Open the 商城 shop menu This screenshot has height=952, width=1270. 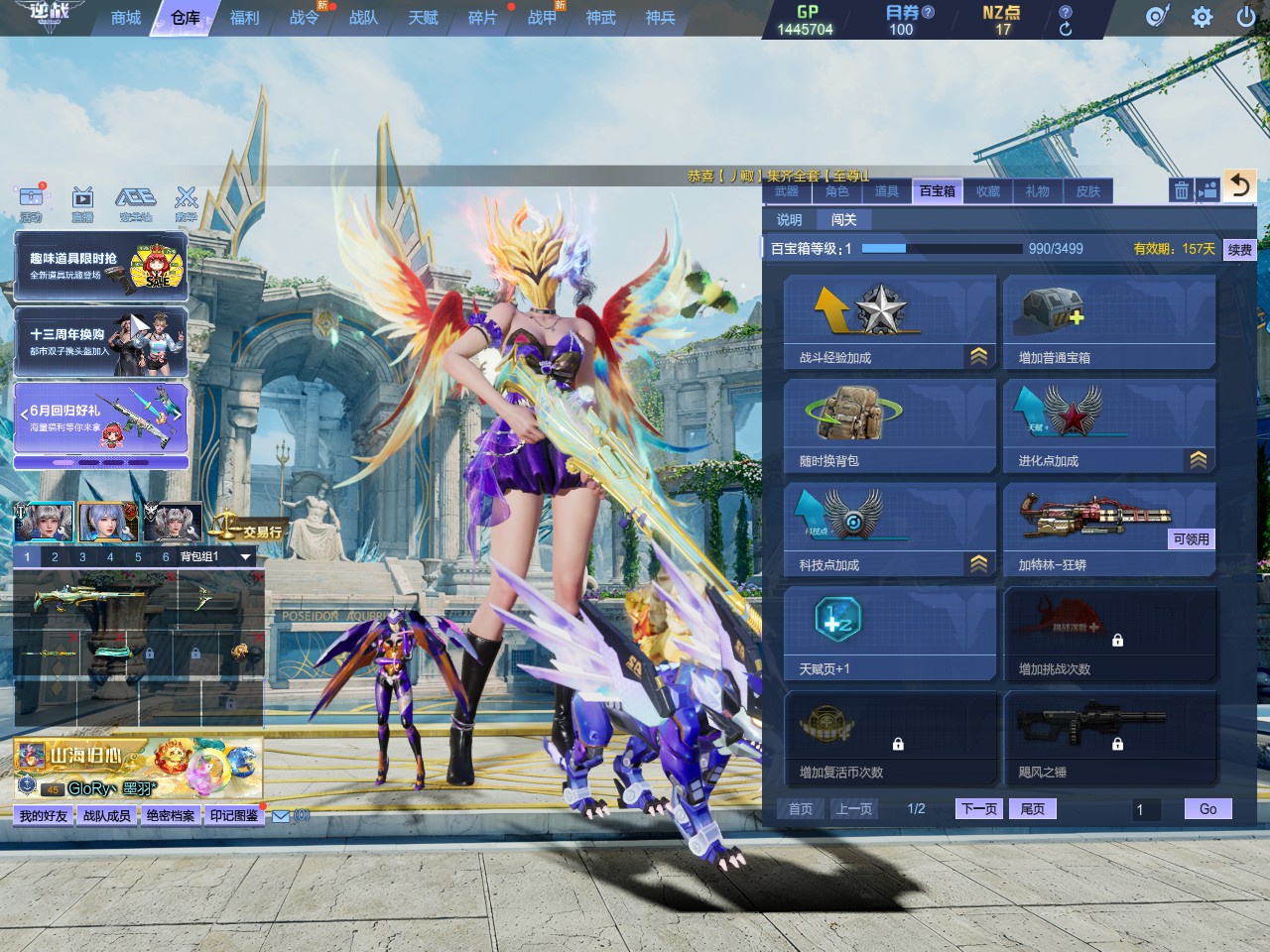(x=126, y=18)
